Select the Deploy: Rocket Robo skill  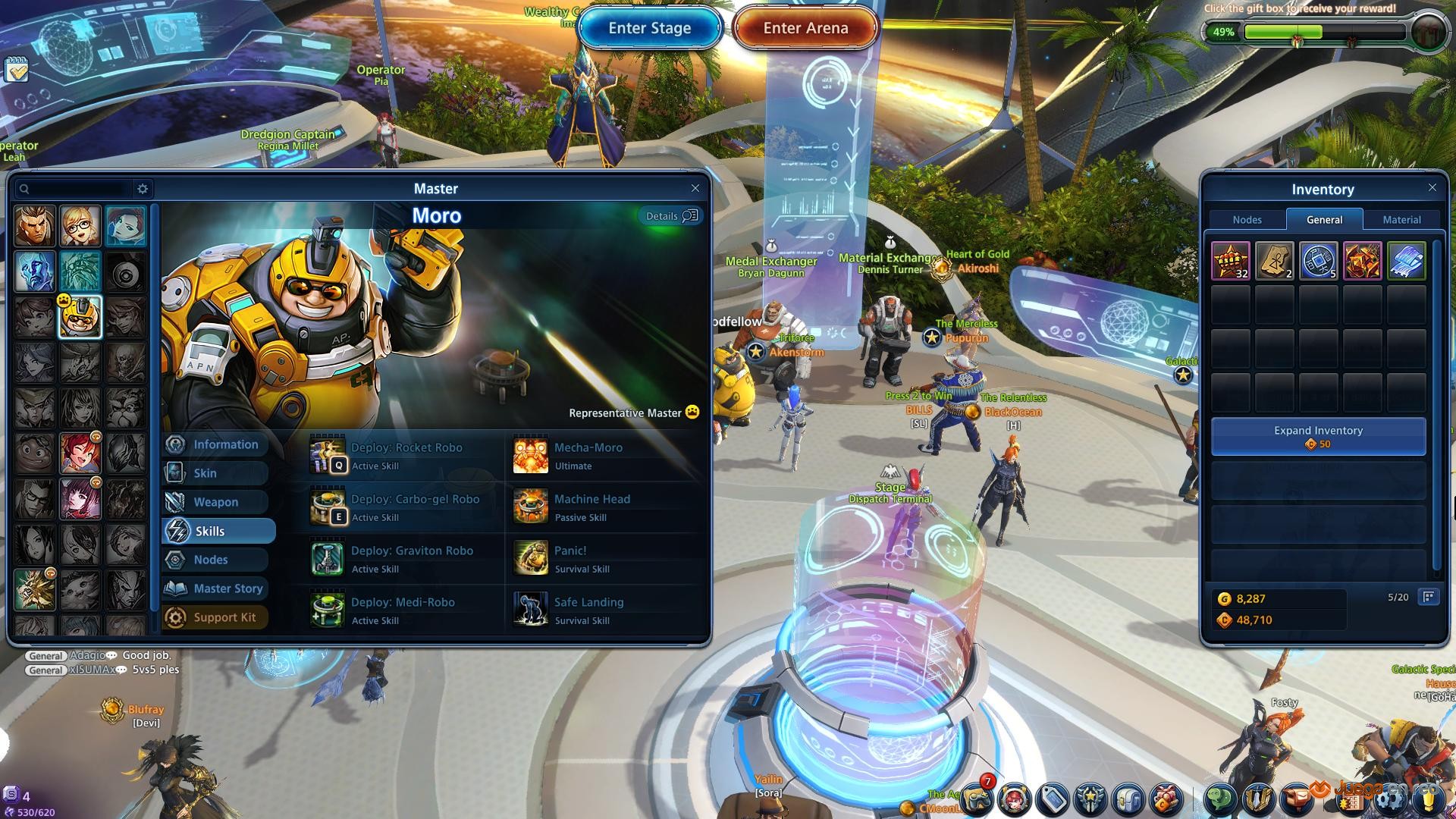tap(406, 456)
